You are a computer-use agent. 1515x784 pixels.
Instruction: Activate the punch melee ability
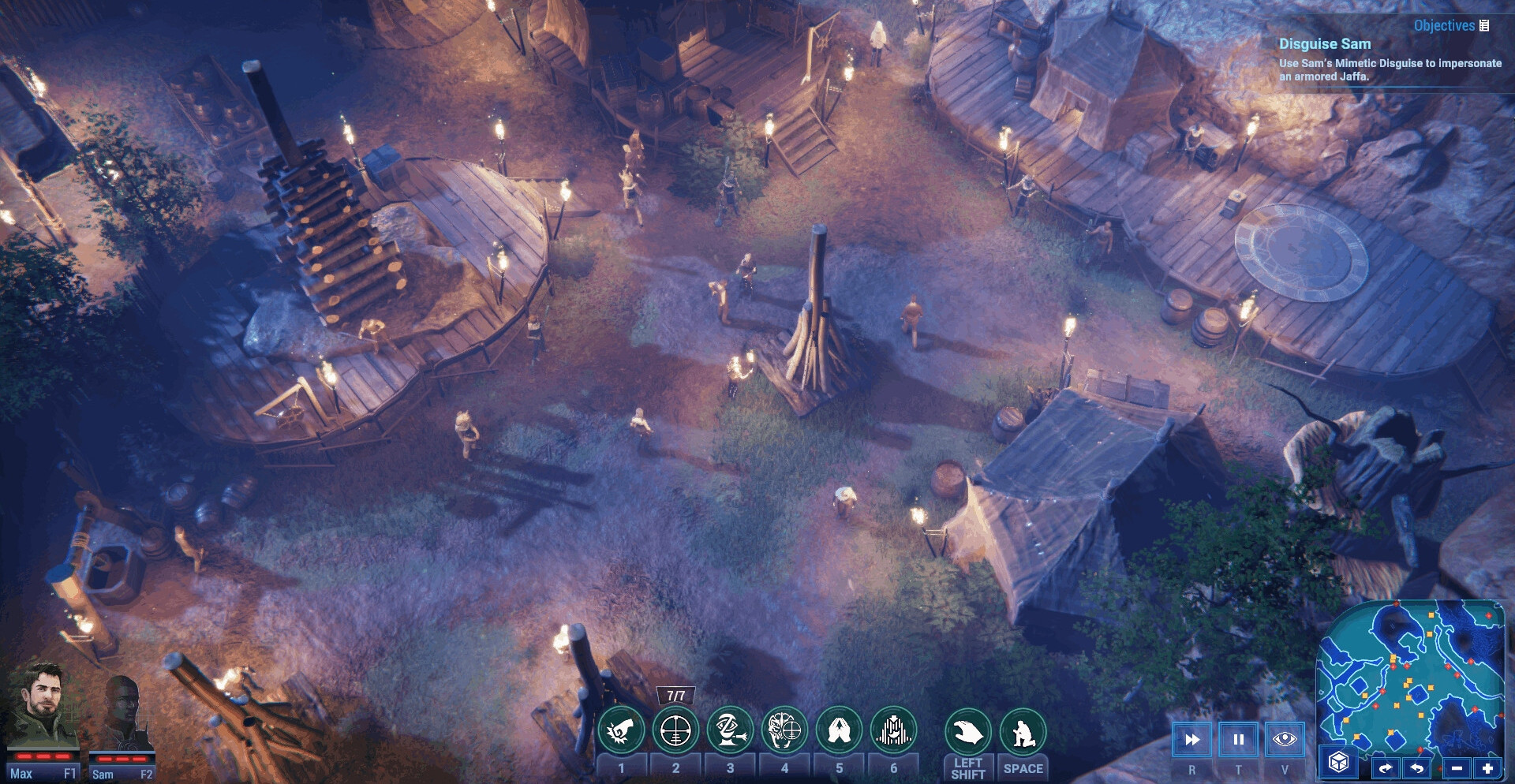coord(621,731)
